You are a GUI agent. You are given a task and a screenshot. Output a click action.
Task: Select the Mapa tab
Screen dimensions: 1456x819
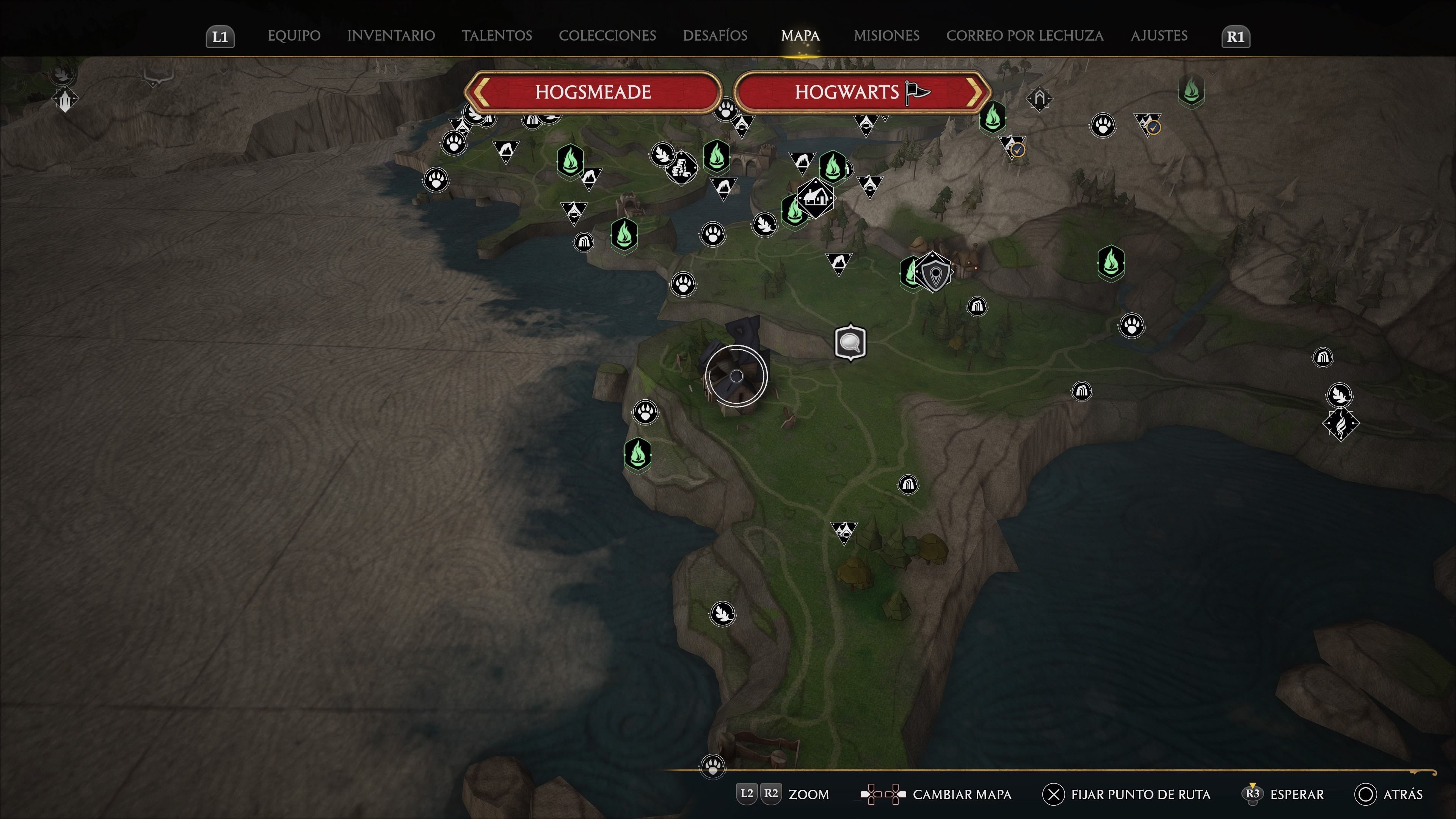(x=800, y=36)
